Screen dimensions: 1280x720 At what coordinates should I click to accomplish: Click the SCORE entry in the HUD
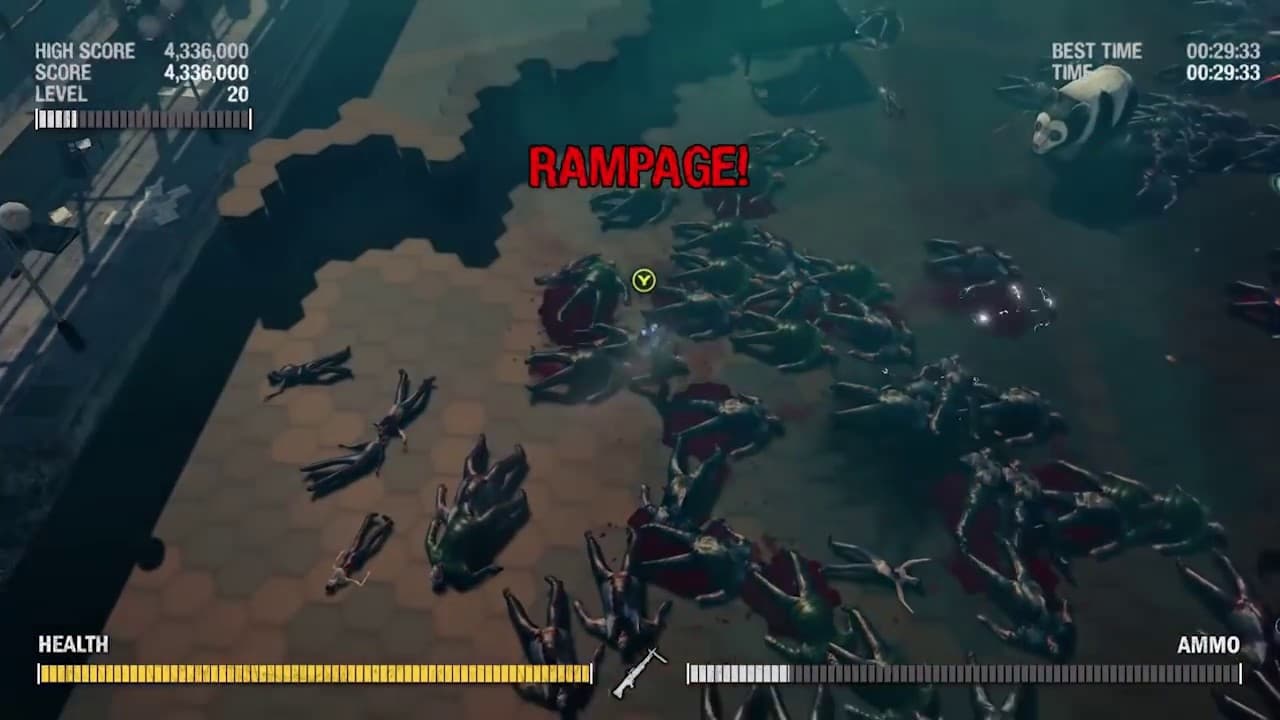[62, 73]
